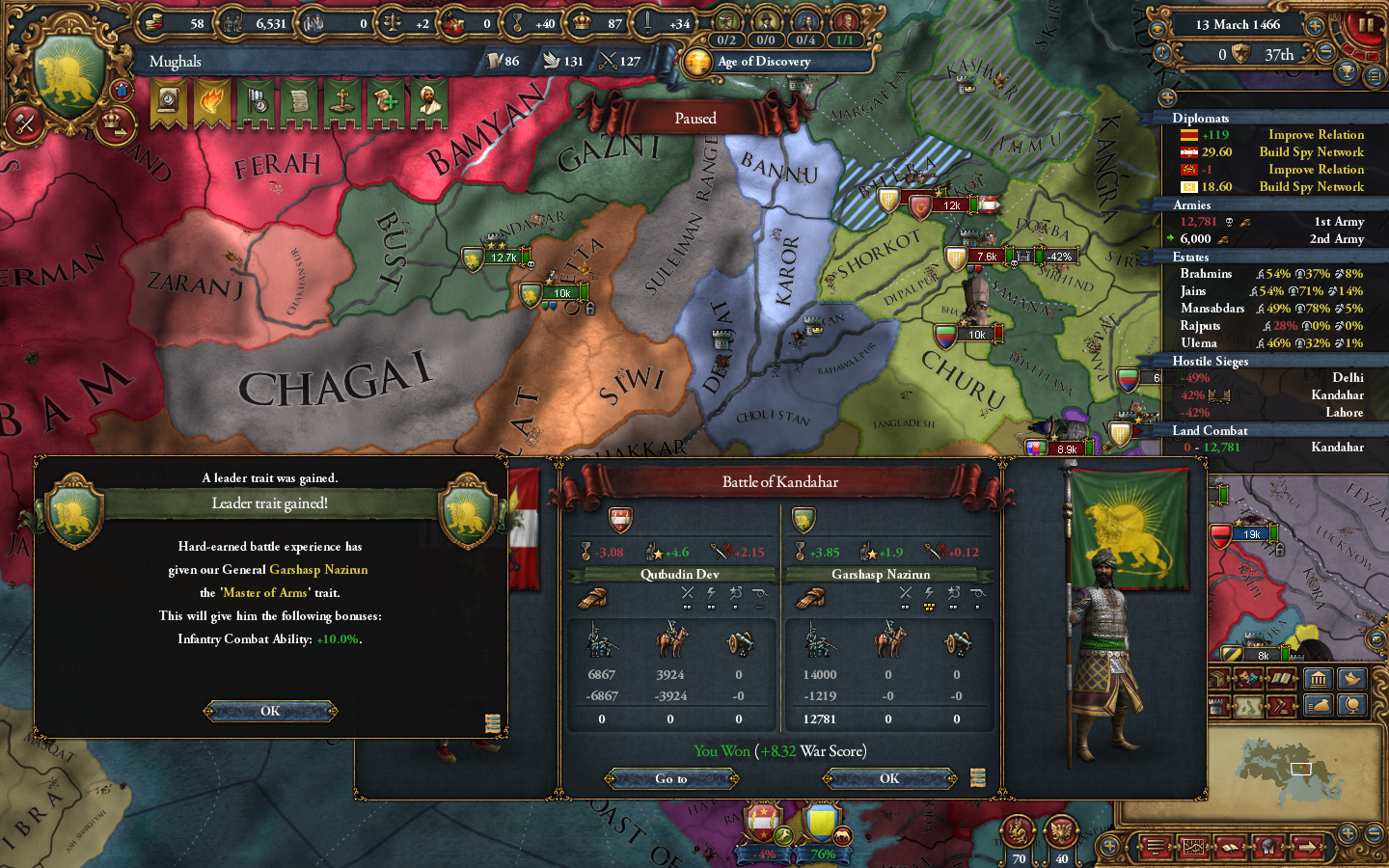Click the open book map mode icon
1389x868 pixels.
1281,678
